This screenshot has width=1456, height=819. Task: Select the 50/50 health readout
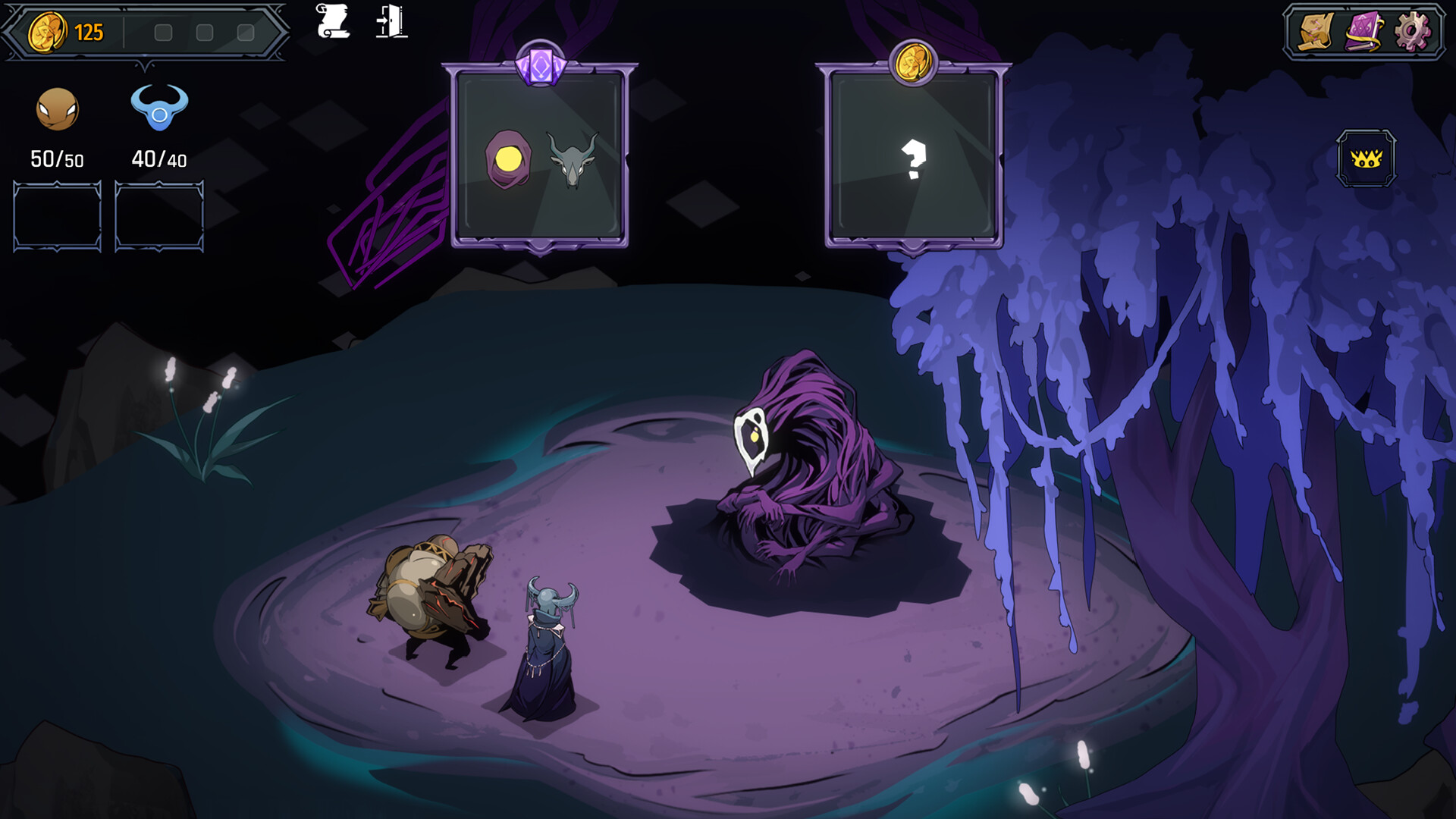click(56, 160)
